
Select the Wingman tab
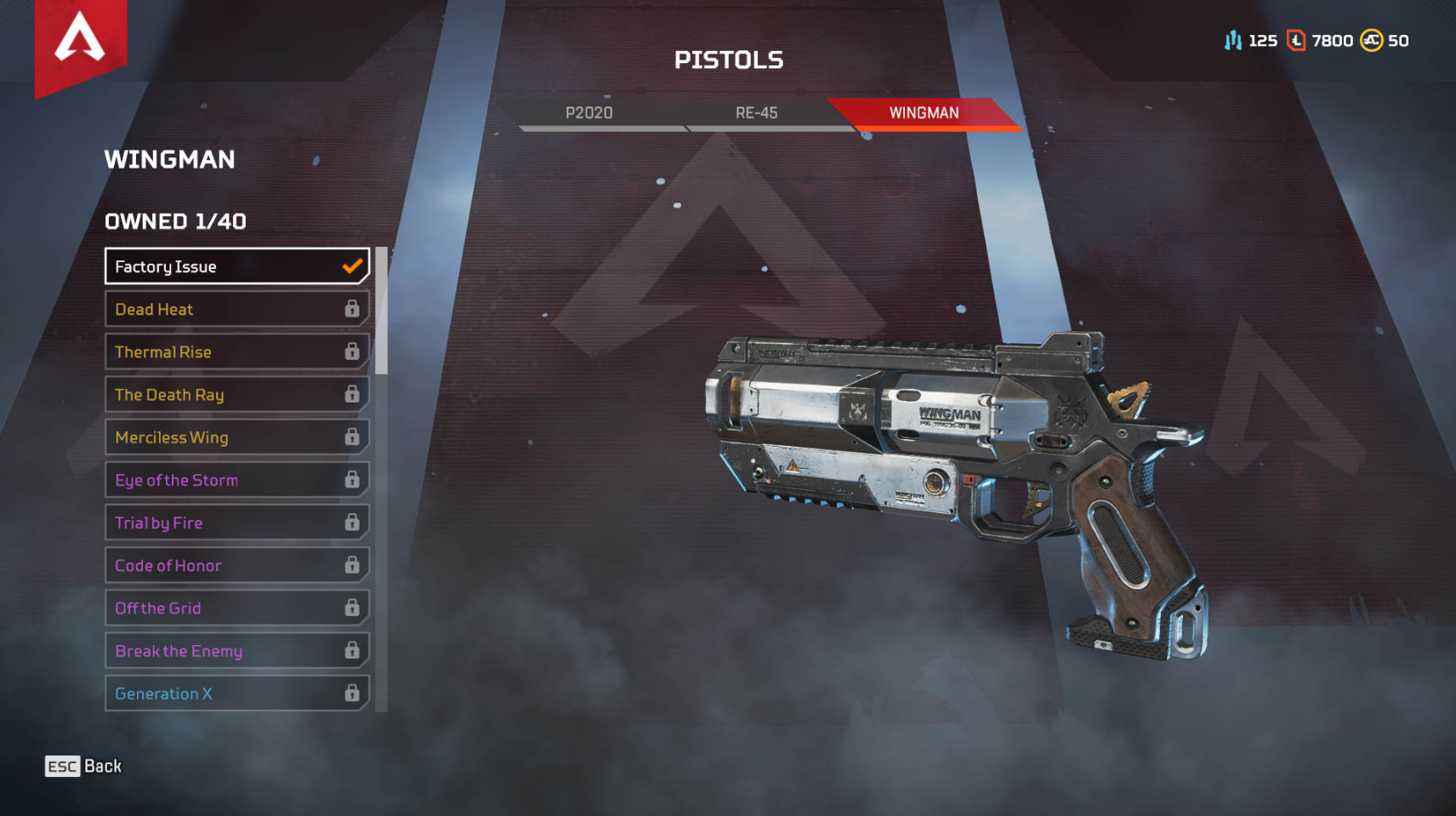pos(924,112)
